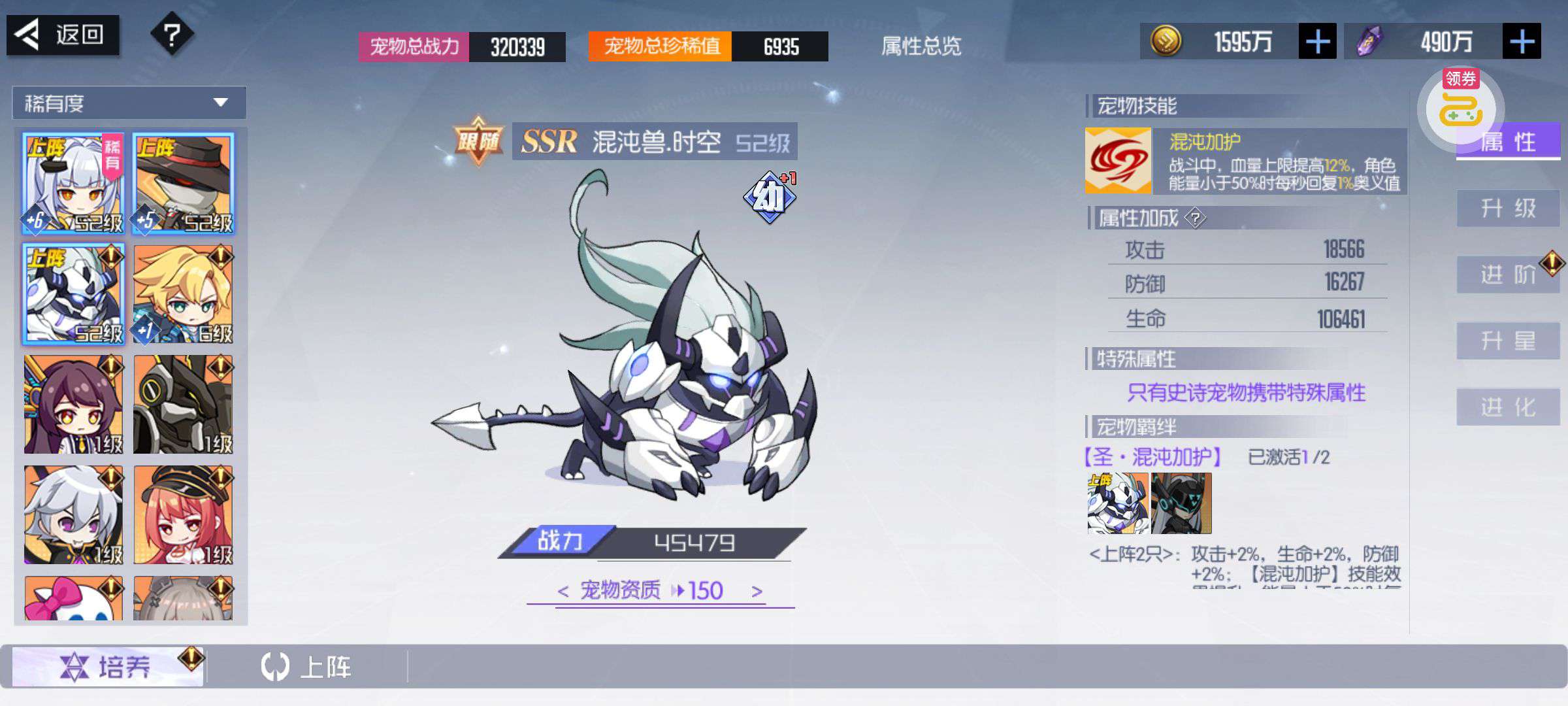Switch to the 上阵 deployment tab
The width and height of the screenshot is (1568, 706).
point(307,667)
